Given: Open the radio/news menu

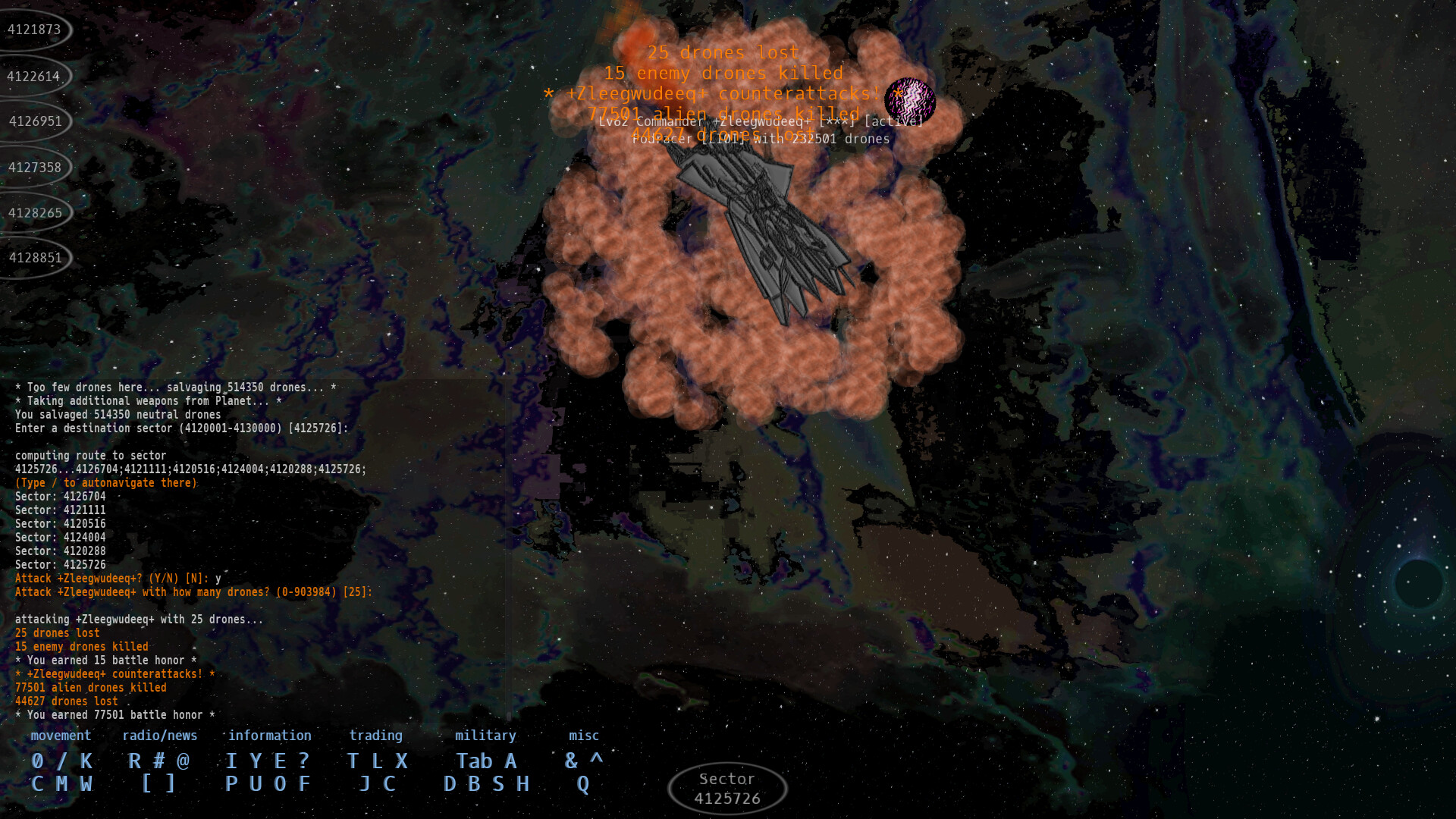Looking at the screenshot, I should (x=160, y=735).
